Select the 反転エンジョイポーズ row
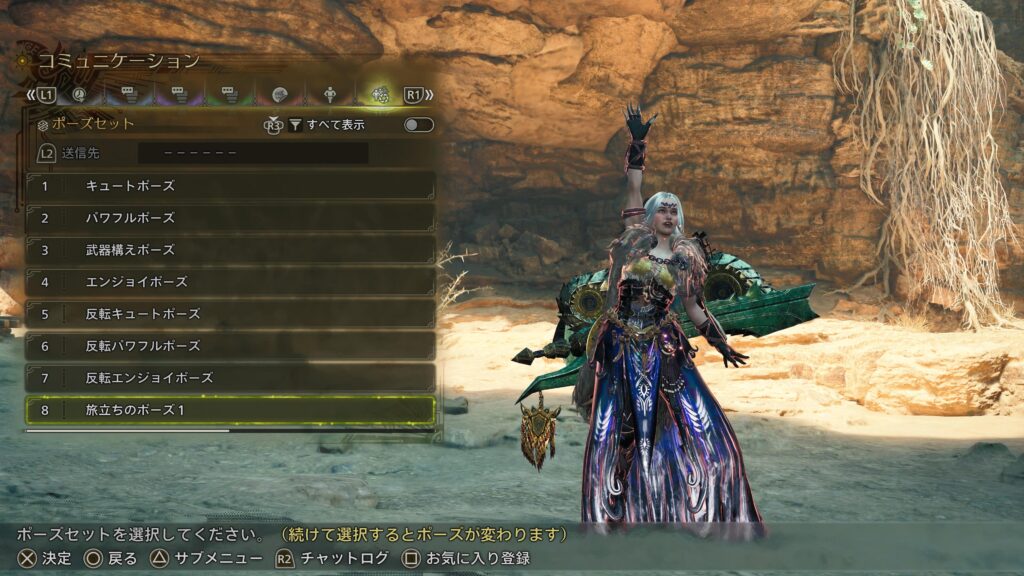This screenshot has height=576, width=1024. (x=230, y=377)
